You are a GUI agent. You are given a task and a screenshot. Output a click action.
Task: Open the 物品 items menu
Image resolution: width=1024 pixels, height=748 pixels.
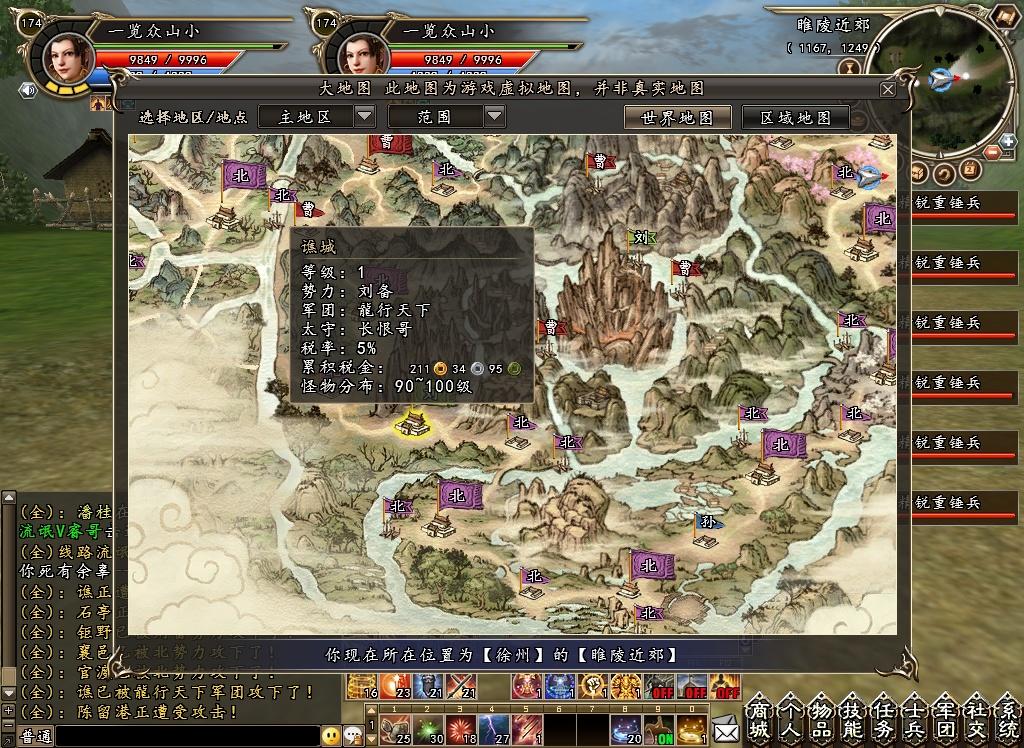coord(819,719)
